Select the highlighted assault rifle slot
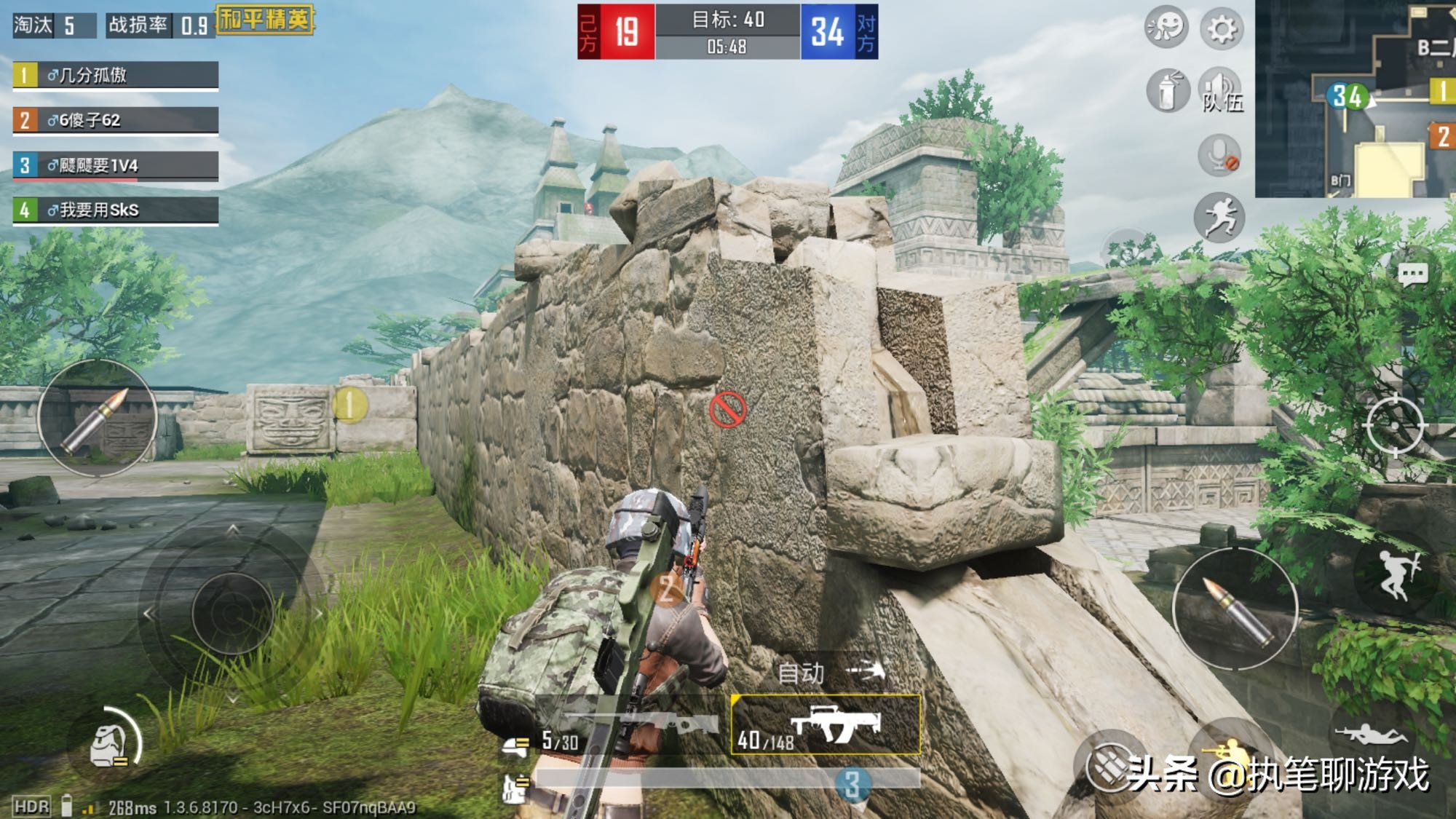This screenshot has height=819, width=1456. [826, 725]
